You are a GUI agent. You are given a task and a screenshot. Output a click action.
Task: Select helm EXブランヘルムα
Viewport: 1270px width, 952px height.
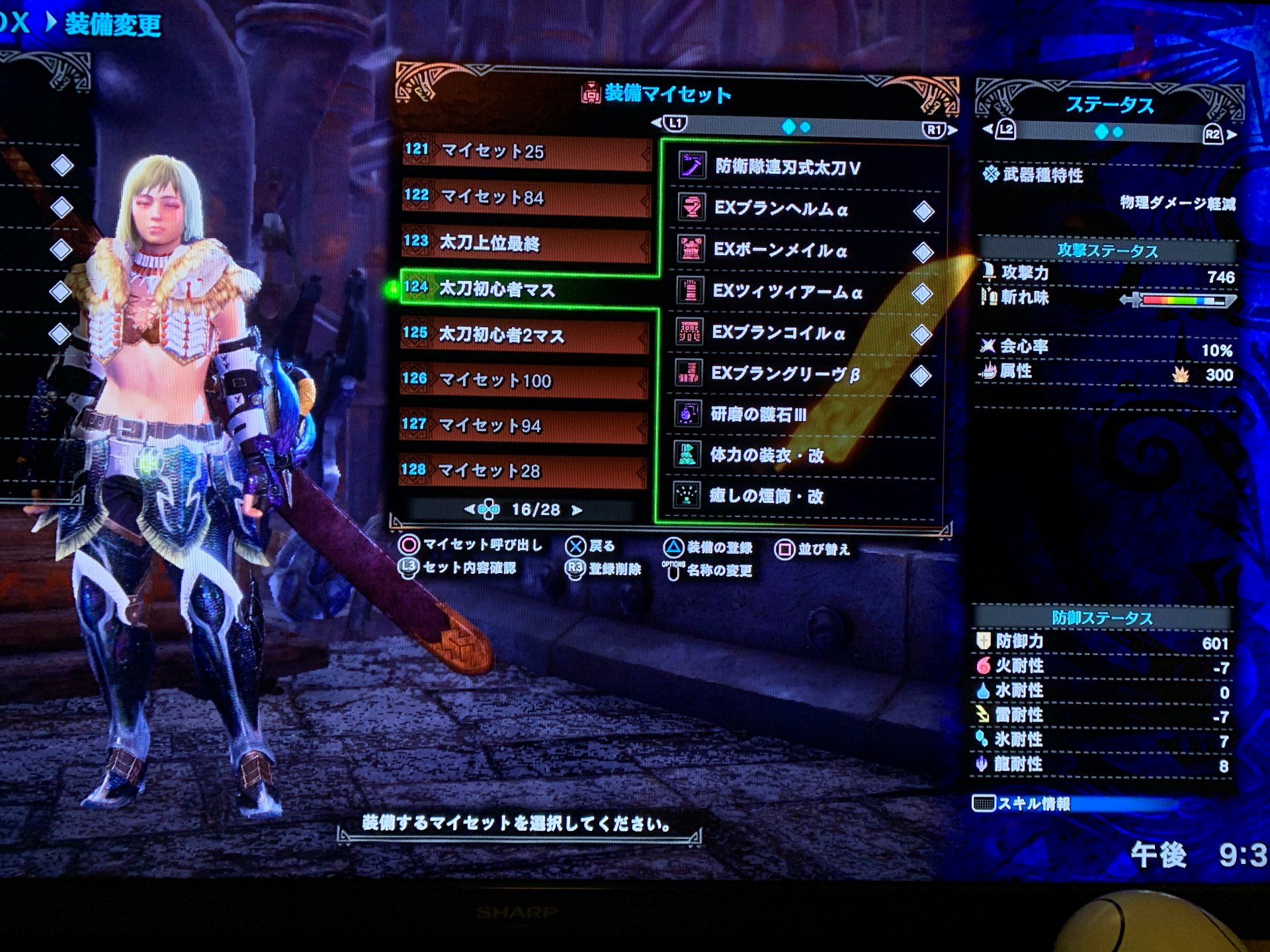click(x=781, y=210)
